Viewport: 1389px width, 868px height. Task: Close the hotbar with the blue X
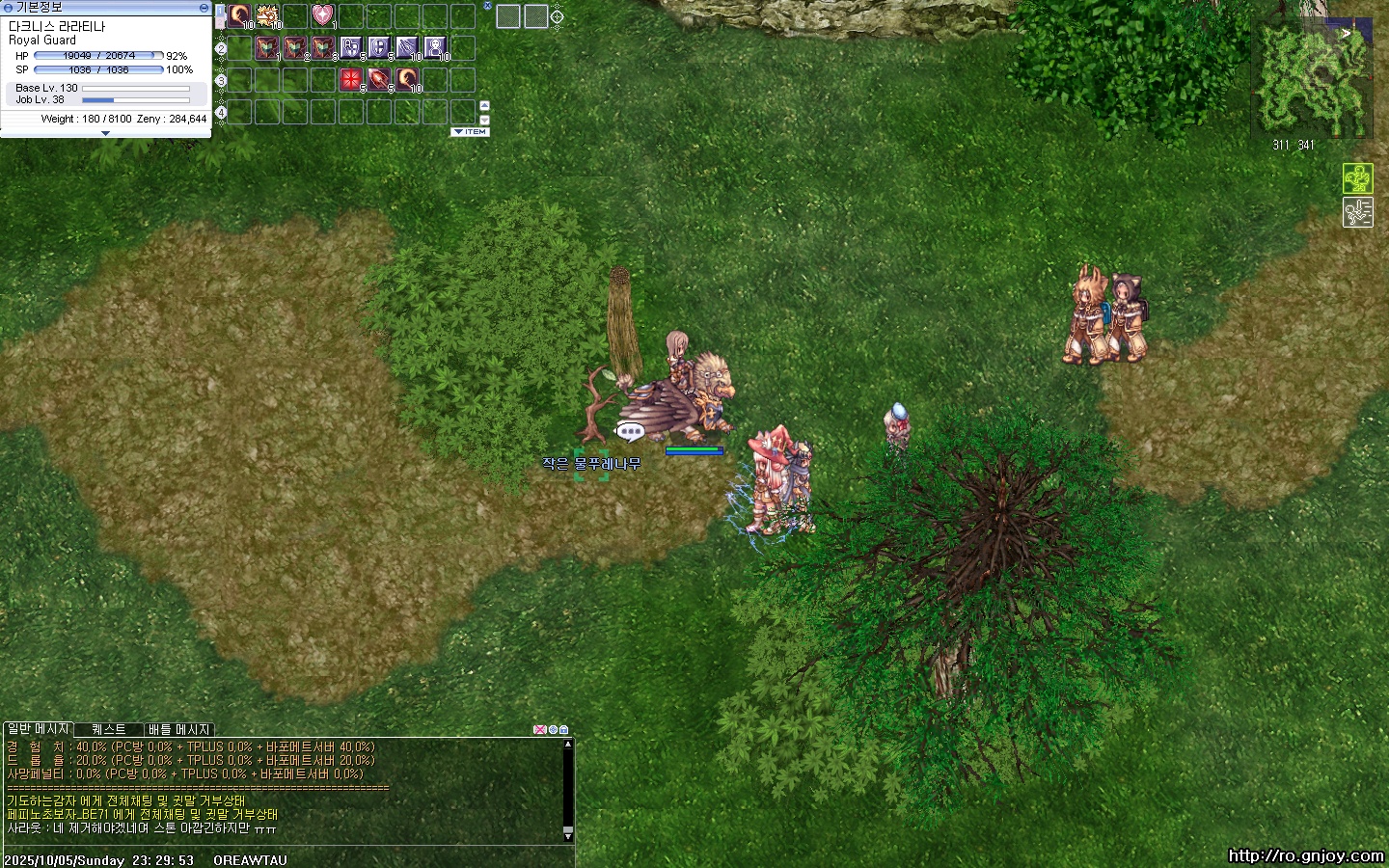click(487, 6)
